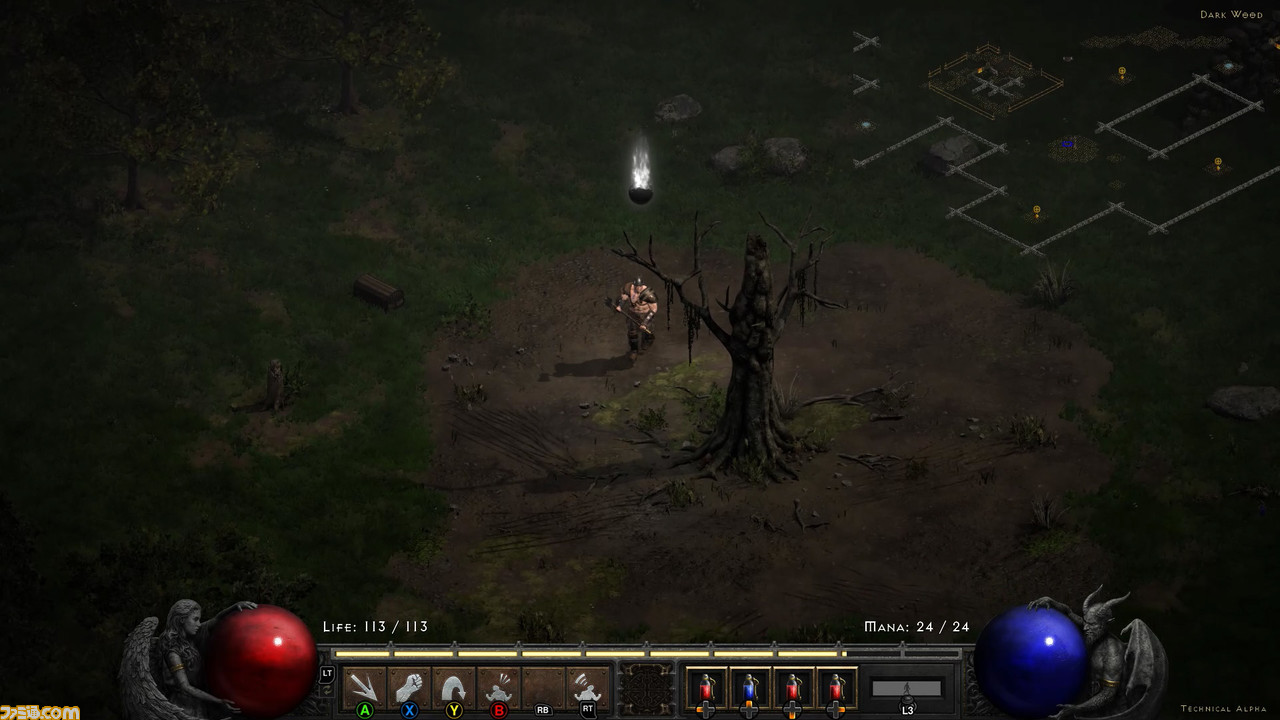
Task: Select the three-arrow attack skill icon
Action: coord(364,687)
